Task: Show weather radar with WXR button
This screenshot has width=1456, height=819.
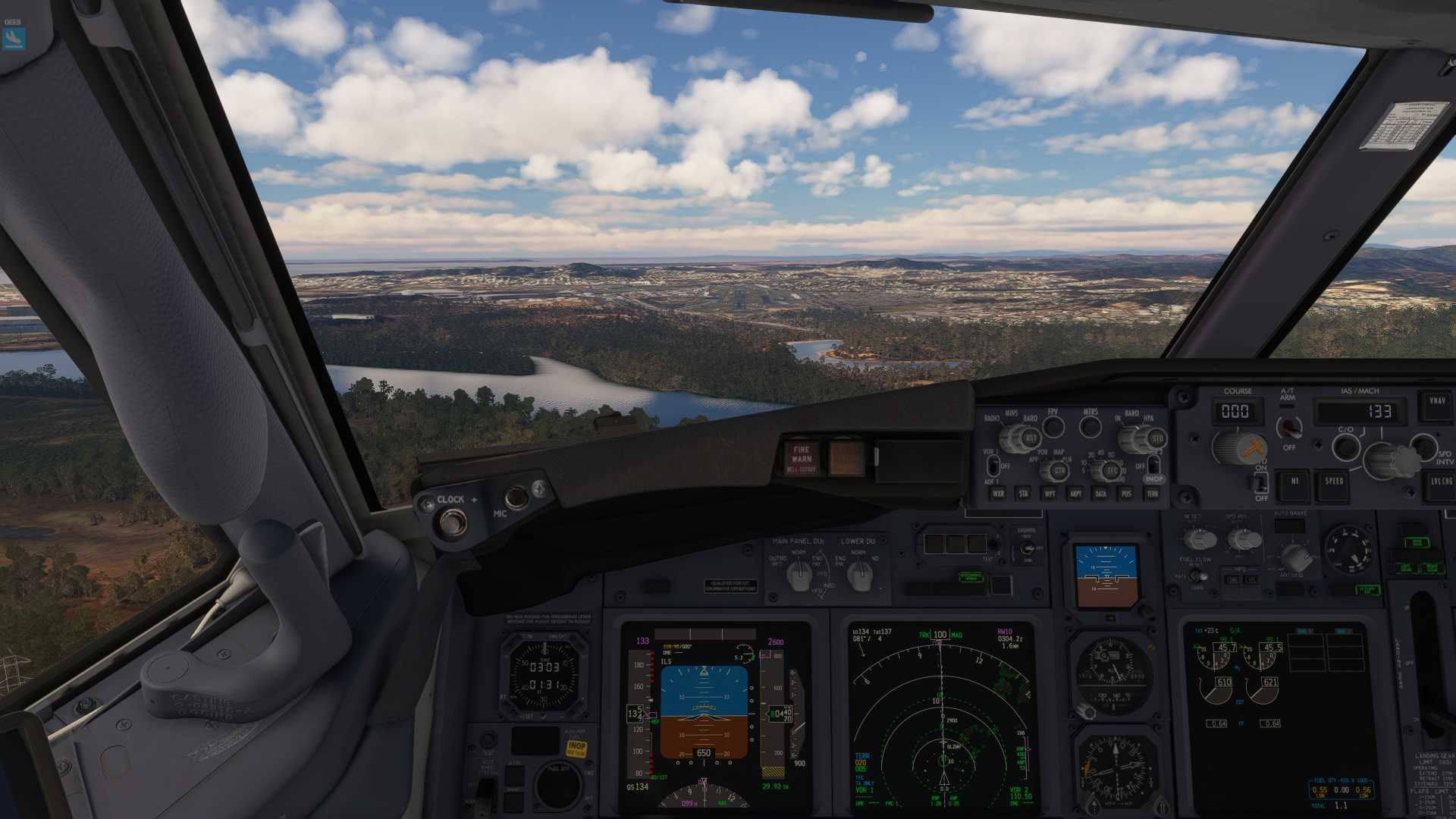Action: pos(998,494)
